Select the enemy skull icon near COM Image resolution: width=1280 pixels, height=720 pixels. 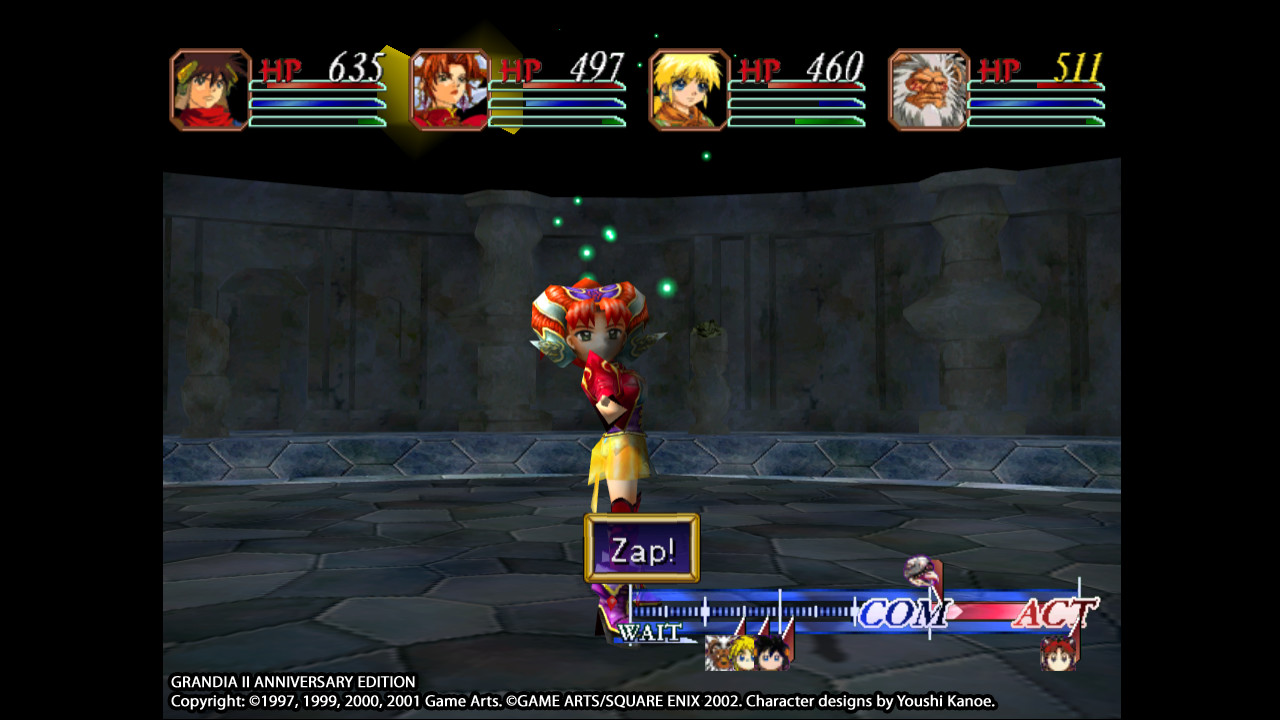pos(921,574)
